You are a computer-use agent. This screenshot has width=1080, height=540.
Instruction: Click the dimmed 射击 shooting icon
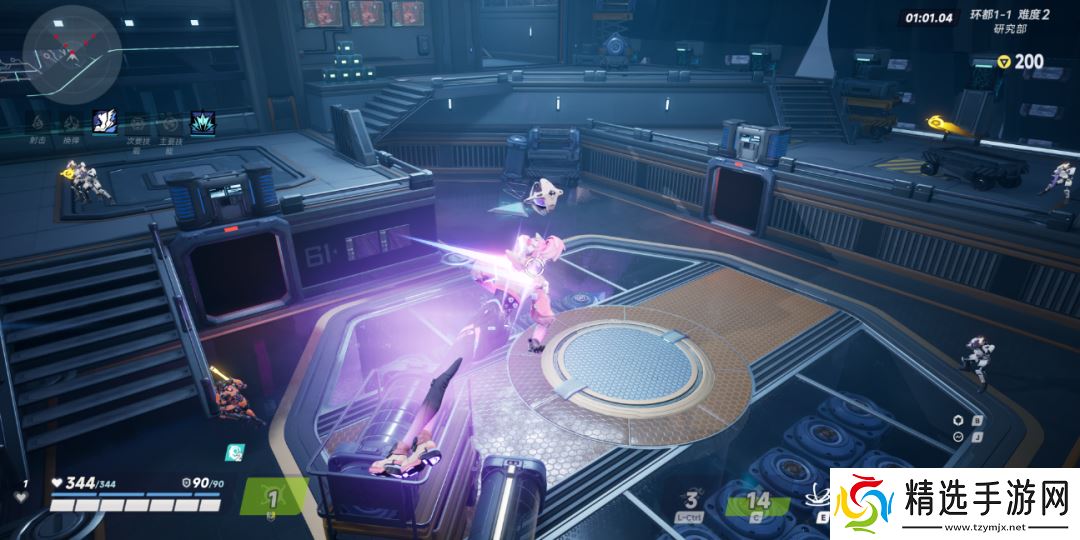(x=39, y=122)
